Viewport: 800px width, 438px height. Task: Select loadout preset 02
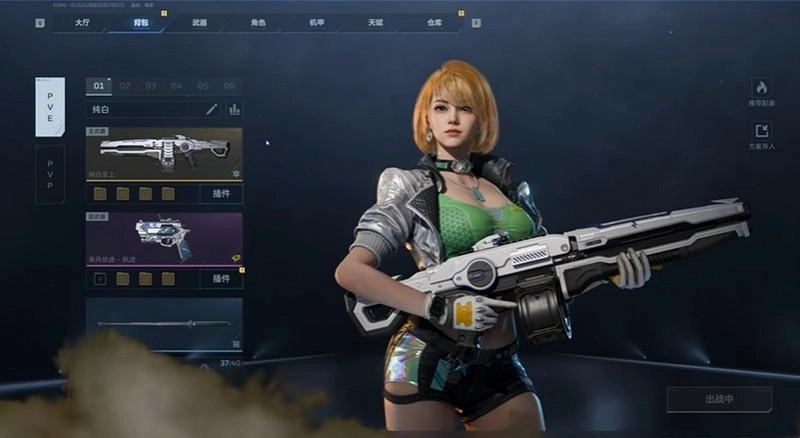(125, 86)
